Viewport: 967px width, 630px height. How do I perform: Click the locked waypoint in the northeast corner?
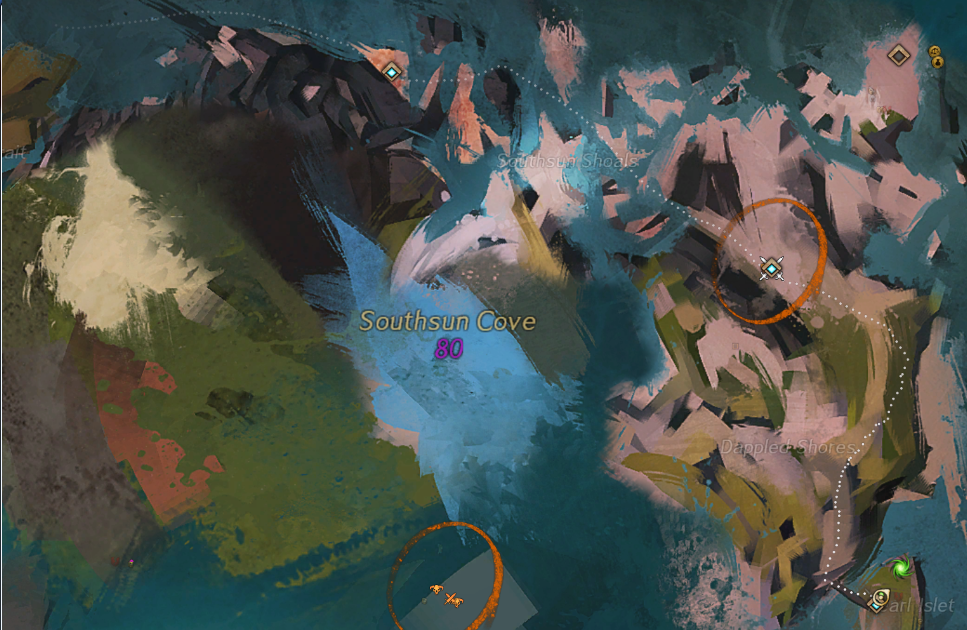coord(898,55)
